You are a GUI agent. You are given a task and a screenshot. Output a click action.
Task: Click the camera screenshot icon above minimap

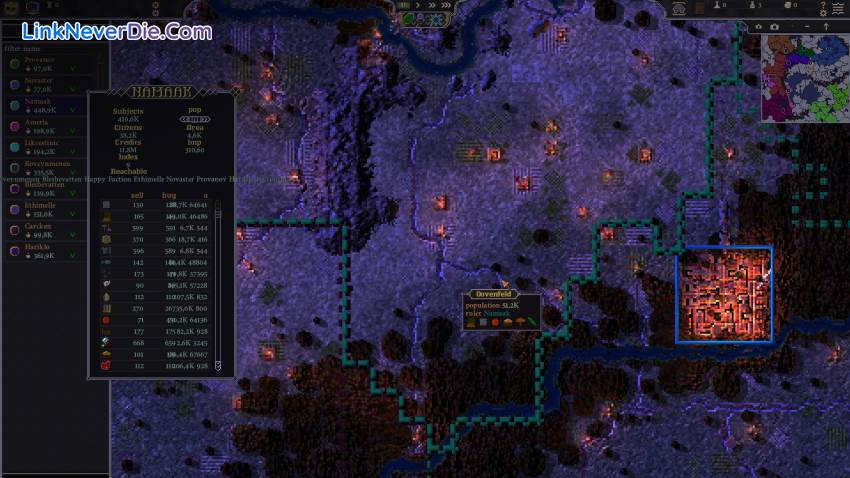(x=776, y=27)
